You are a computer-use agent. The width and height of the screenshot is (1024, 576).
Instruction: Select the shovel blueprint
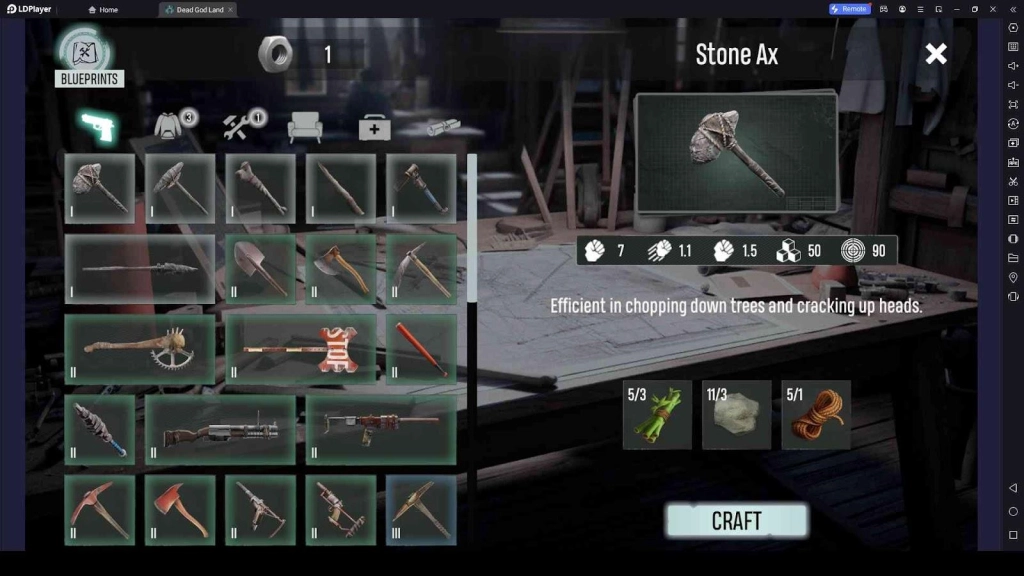(x=260, y=268)
